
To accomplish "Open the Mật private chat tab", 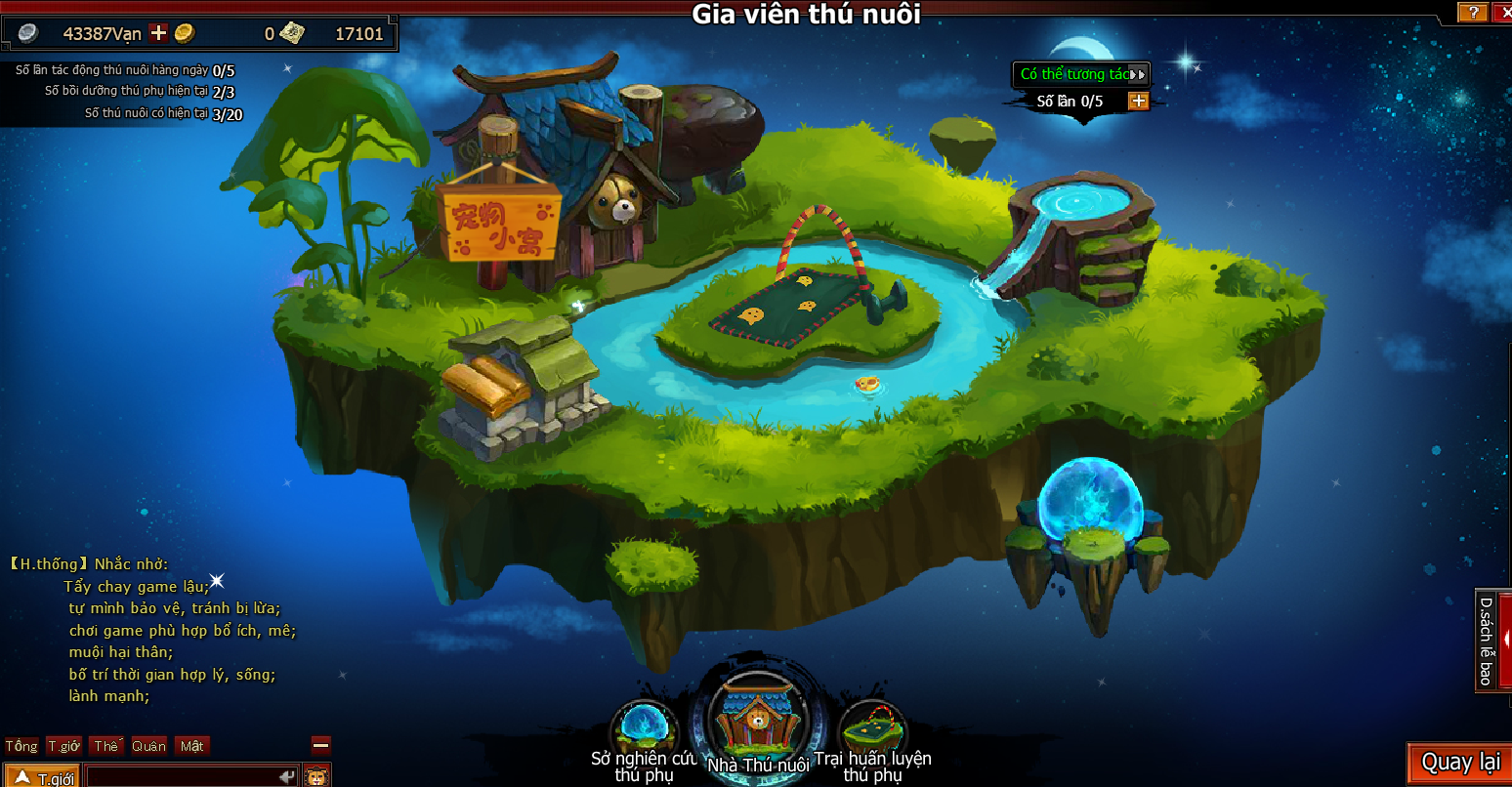I will pyautogui.click(x=191, y=746).
